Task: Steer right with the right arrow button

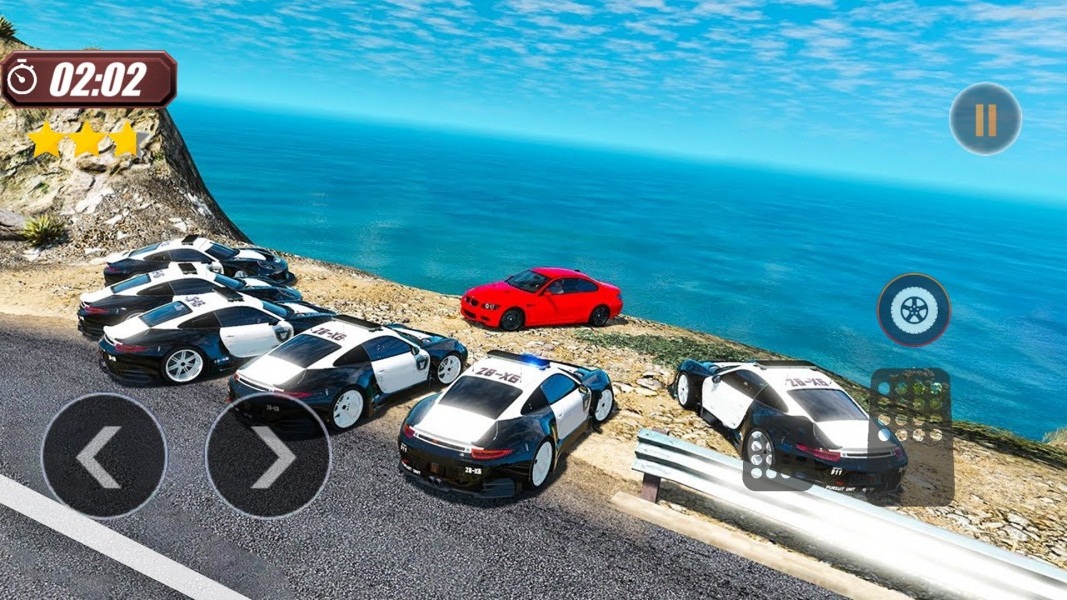Action: (x=268, y=456)
